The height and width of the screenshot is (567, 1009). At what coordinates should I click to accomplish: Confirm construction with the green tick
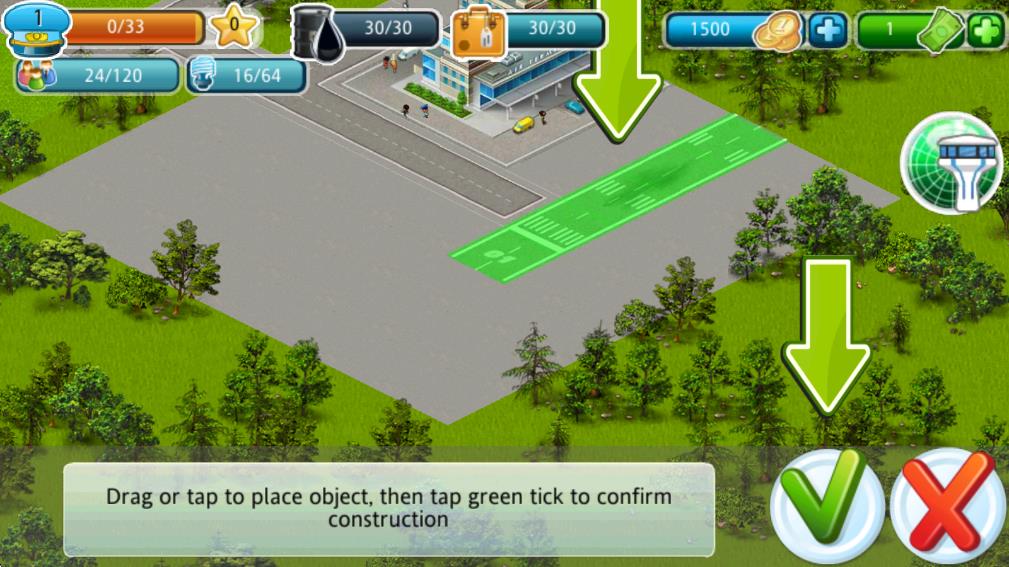coord(826,503)
